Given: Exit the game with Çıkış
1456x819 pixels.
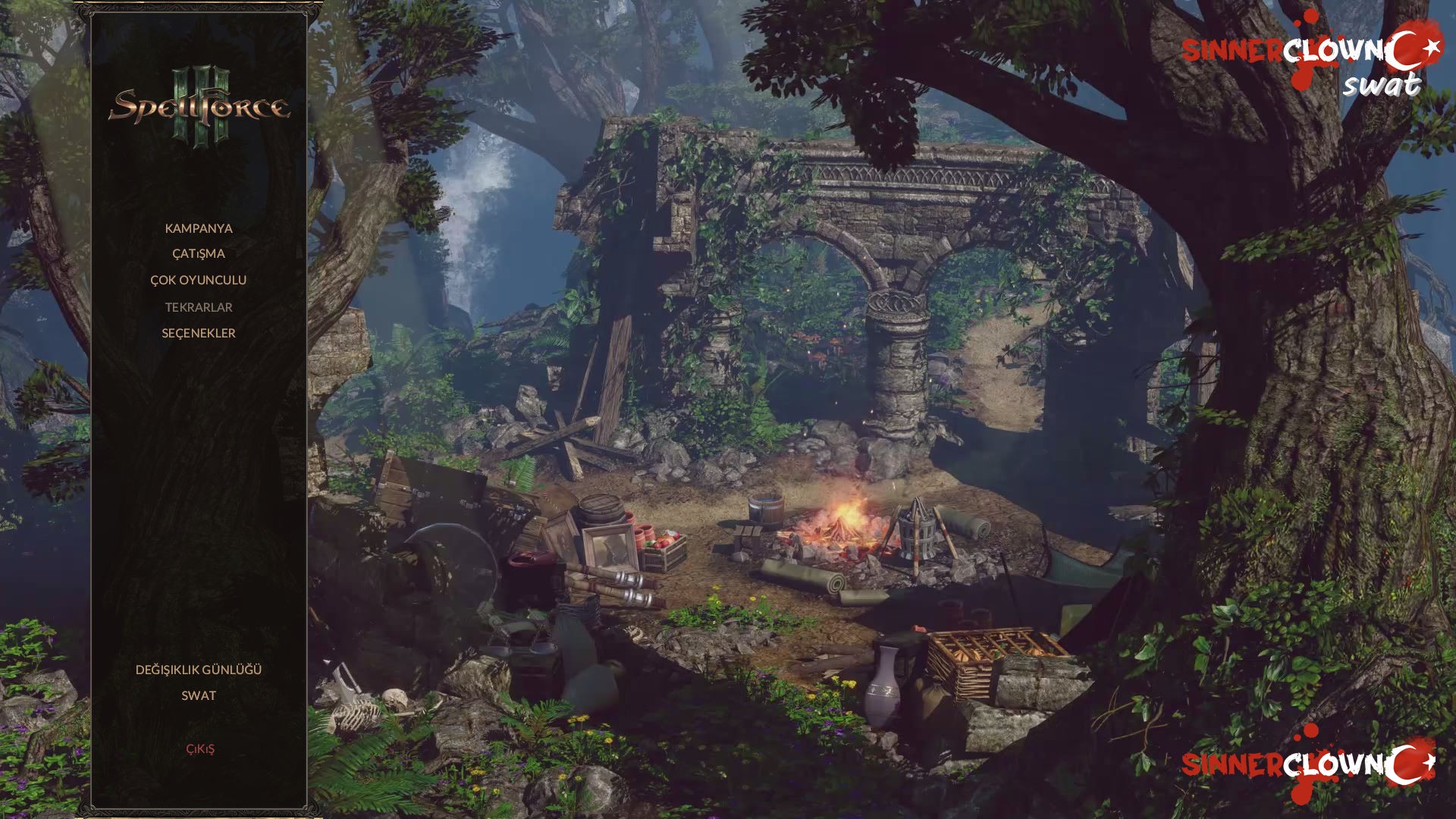Looking at the screenshot, I should 200,749.
